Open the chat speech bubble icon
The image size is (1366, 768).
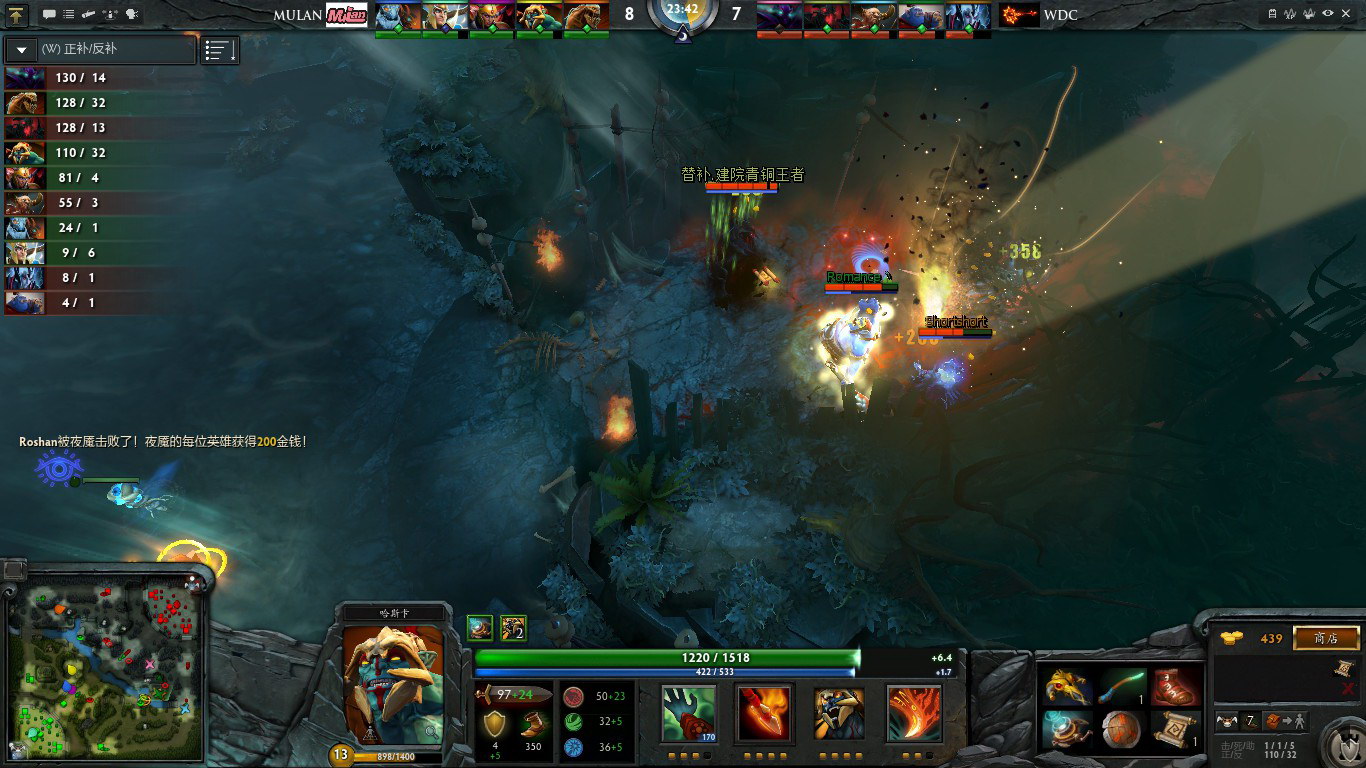(x=49, y=15)
